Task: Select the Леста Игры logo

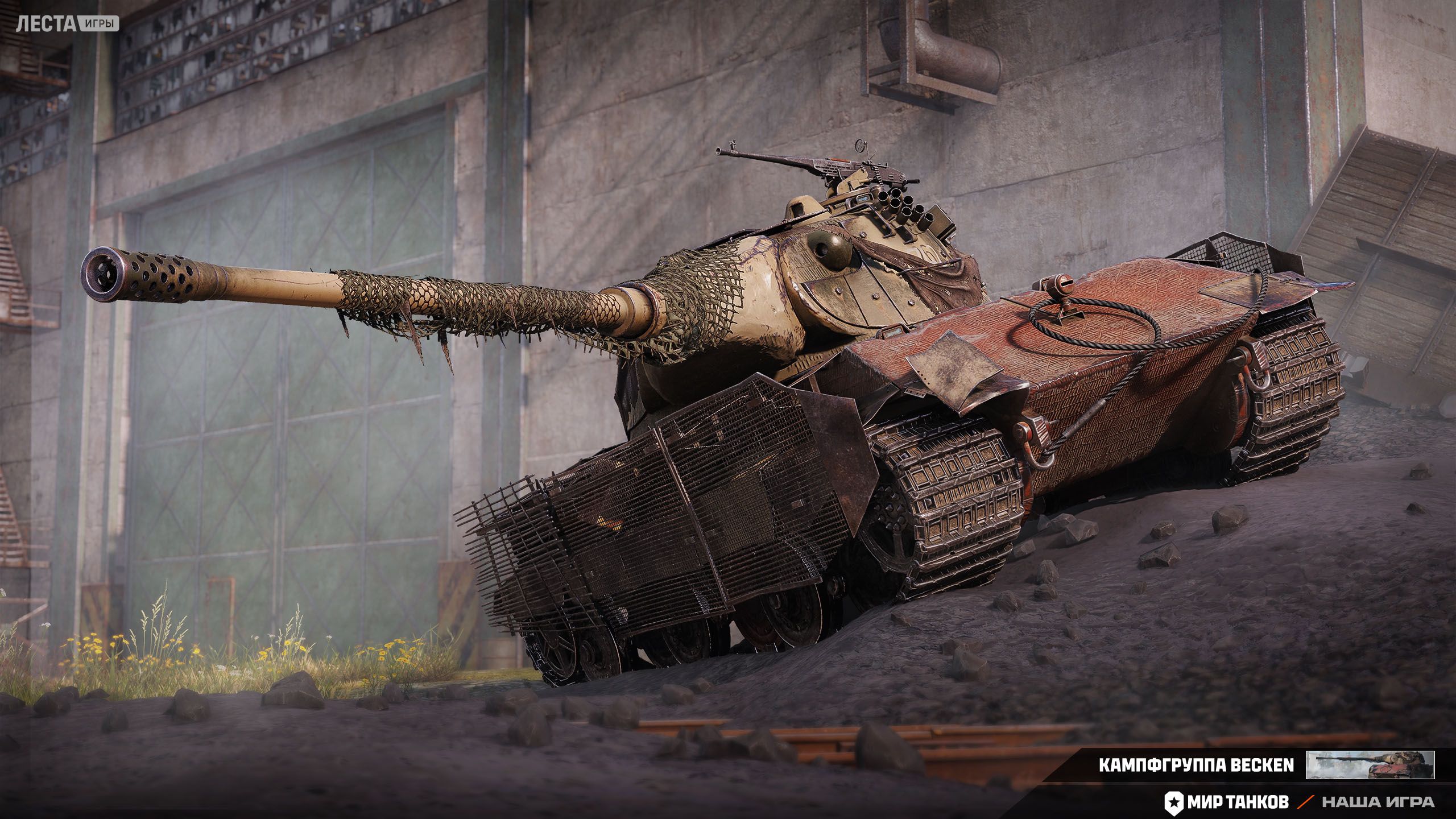Action: [x=67, y=23]
